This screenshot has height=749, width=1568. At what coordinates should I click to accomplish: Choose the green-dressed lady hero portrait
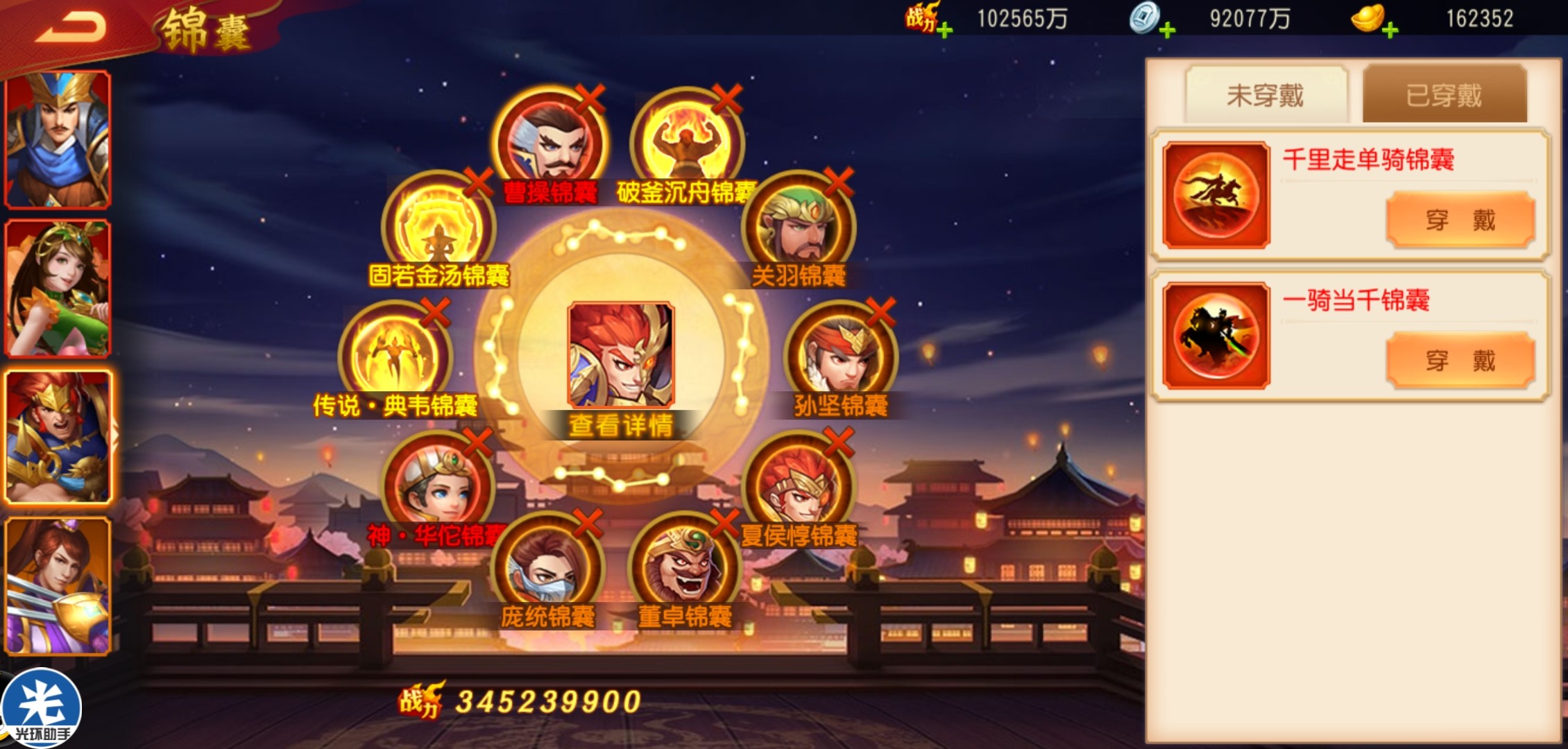point(58,288)
